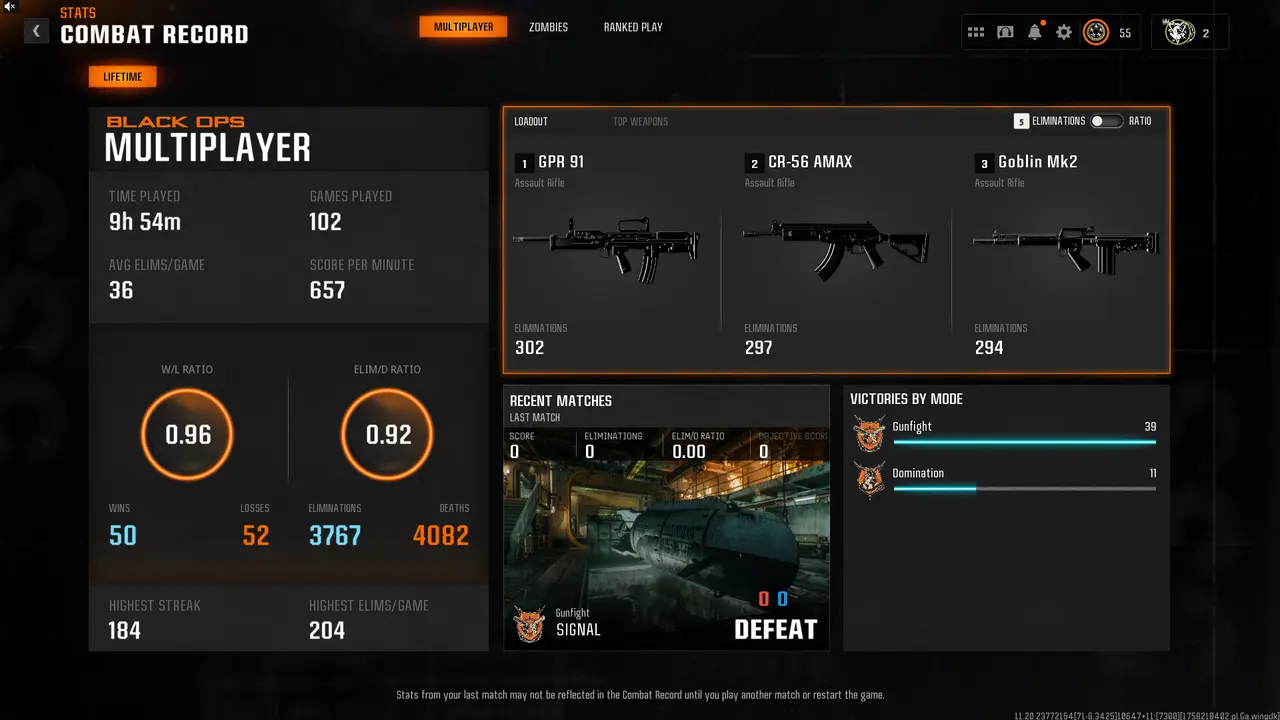Select the Lifetime filter button
1280x720 pixels.
point(122,77)
